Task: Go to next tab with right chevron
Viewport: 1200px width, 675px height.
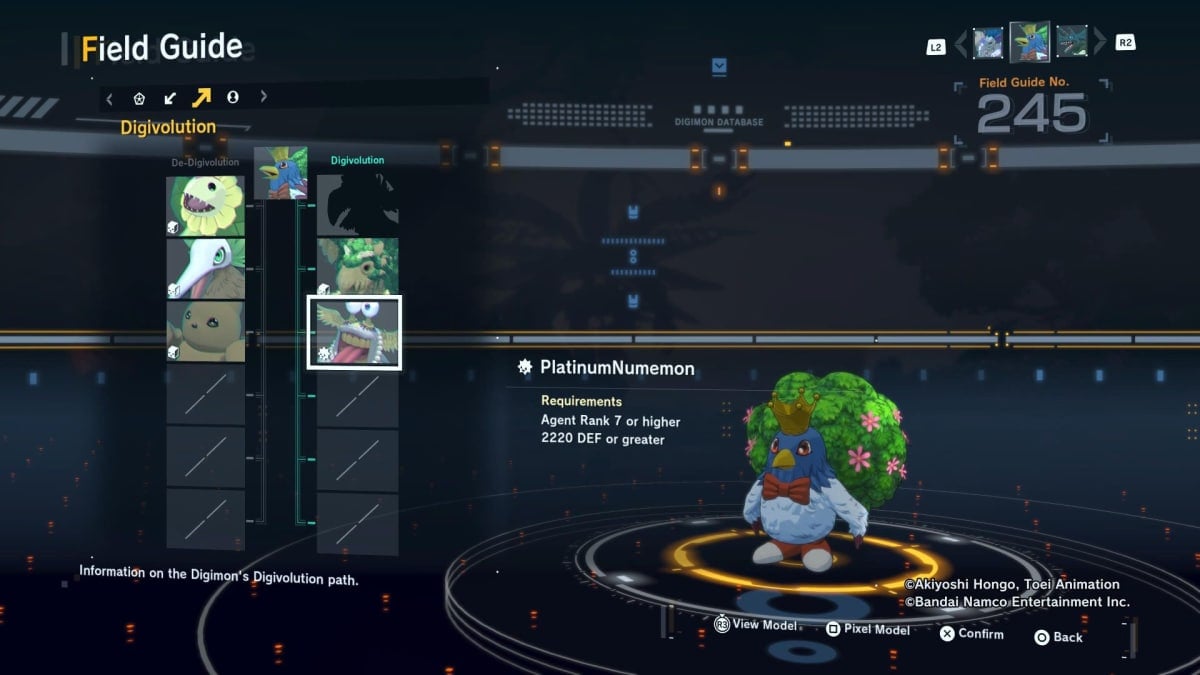Action: (x=264, y=97)
